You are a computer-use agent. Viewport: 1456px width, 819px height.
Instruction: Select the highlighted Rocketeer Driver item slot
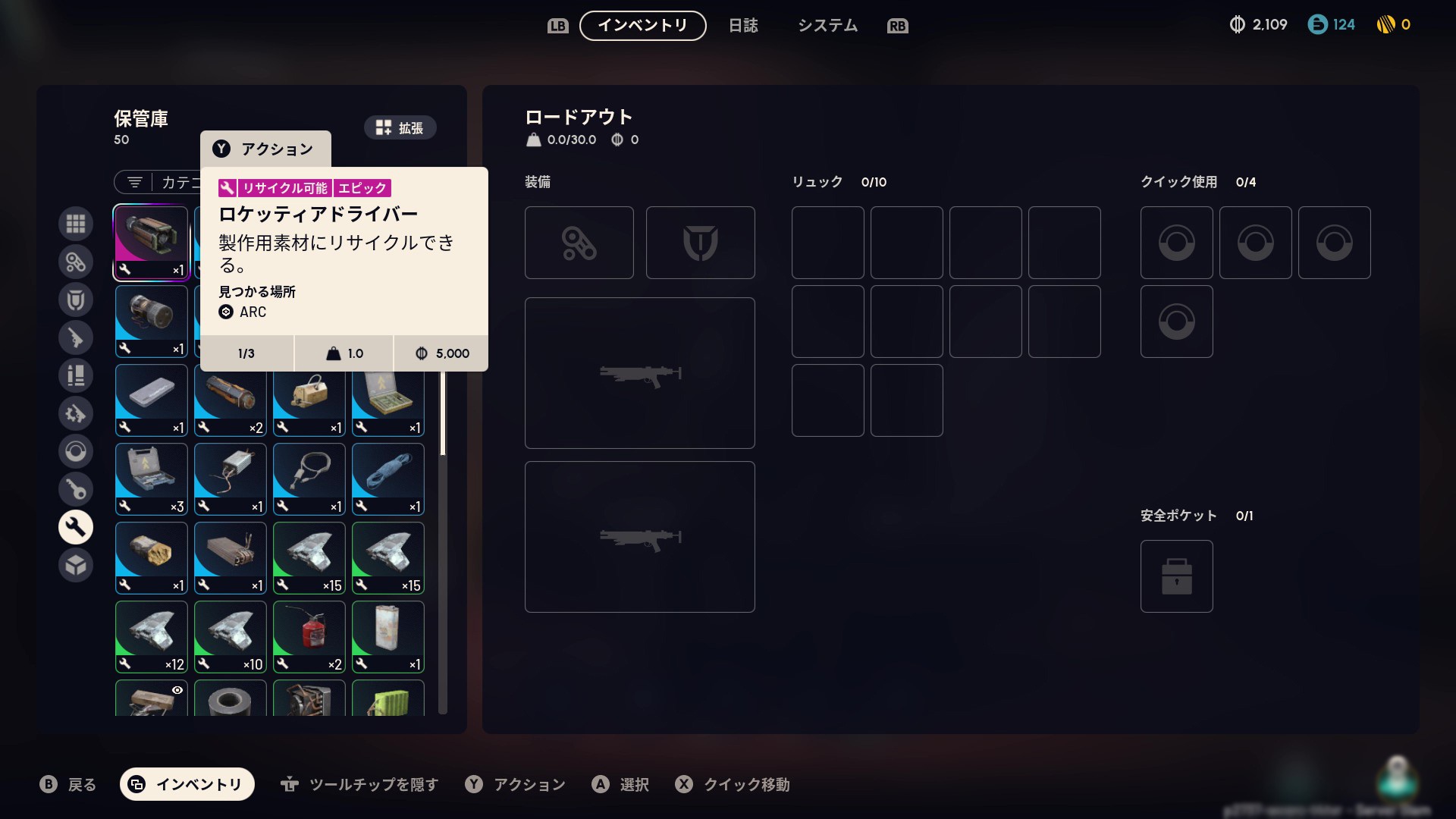151,243
